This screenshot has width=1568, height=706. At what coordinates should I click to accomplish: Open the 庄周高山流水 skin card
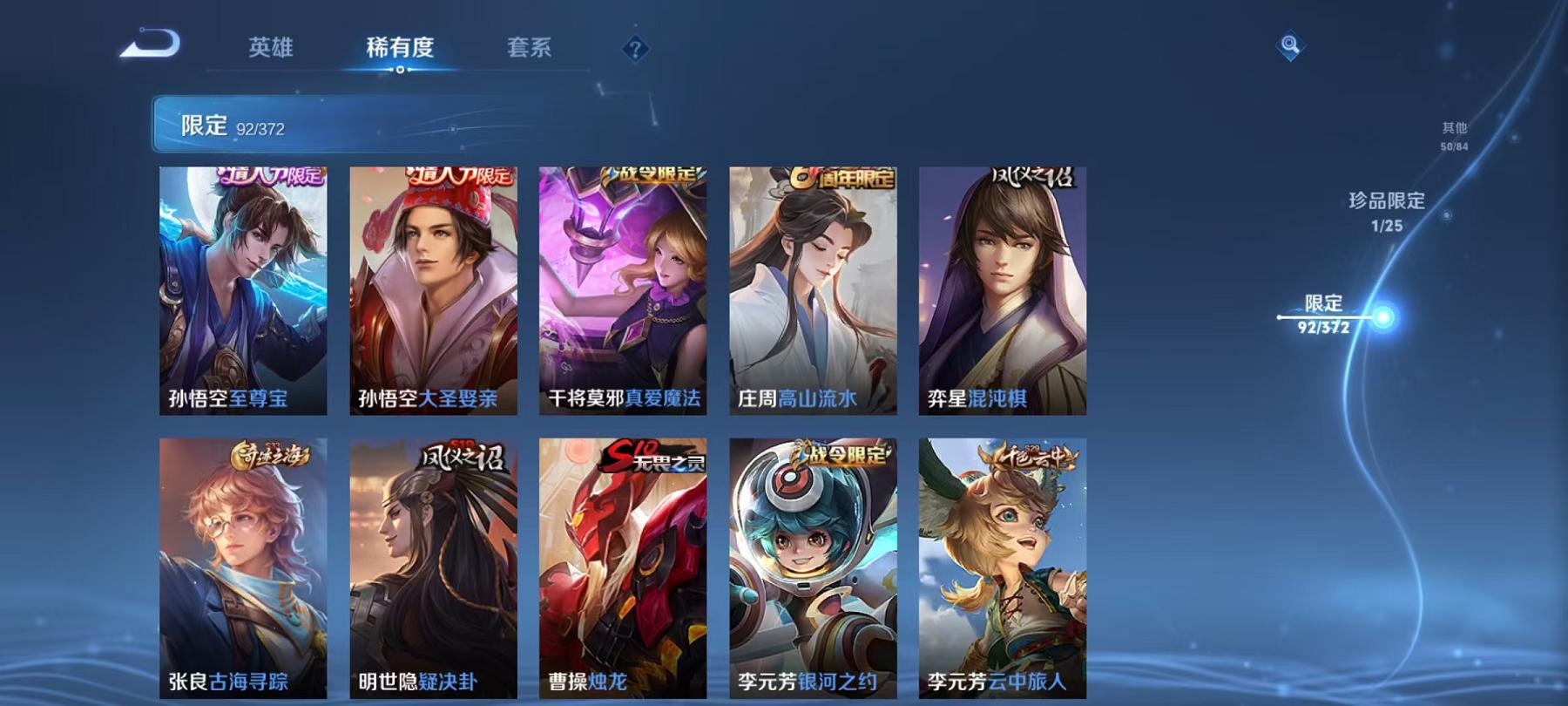click(812, 288)
